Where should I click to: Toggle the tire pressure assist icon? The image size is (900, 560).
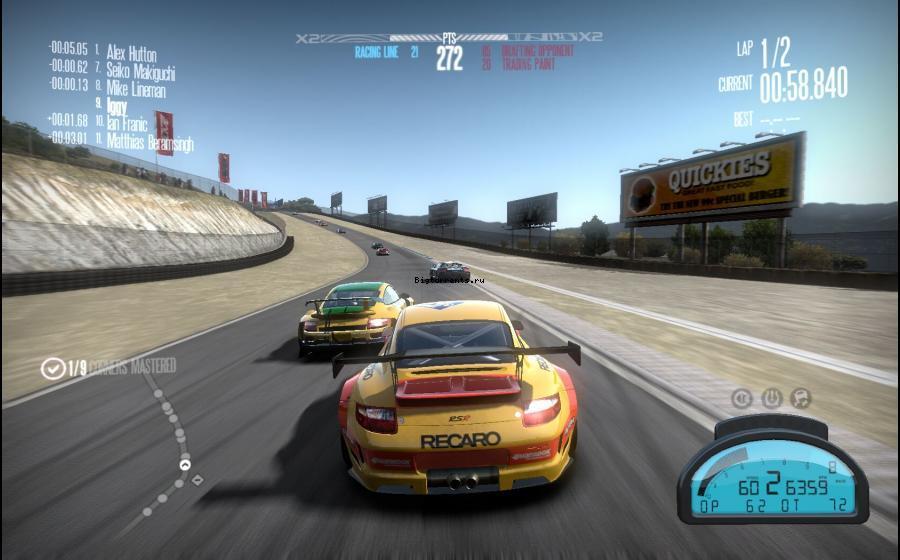(771, 398)
